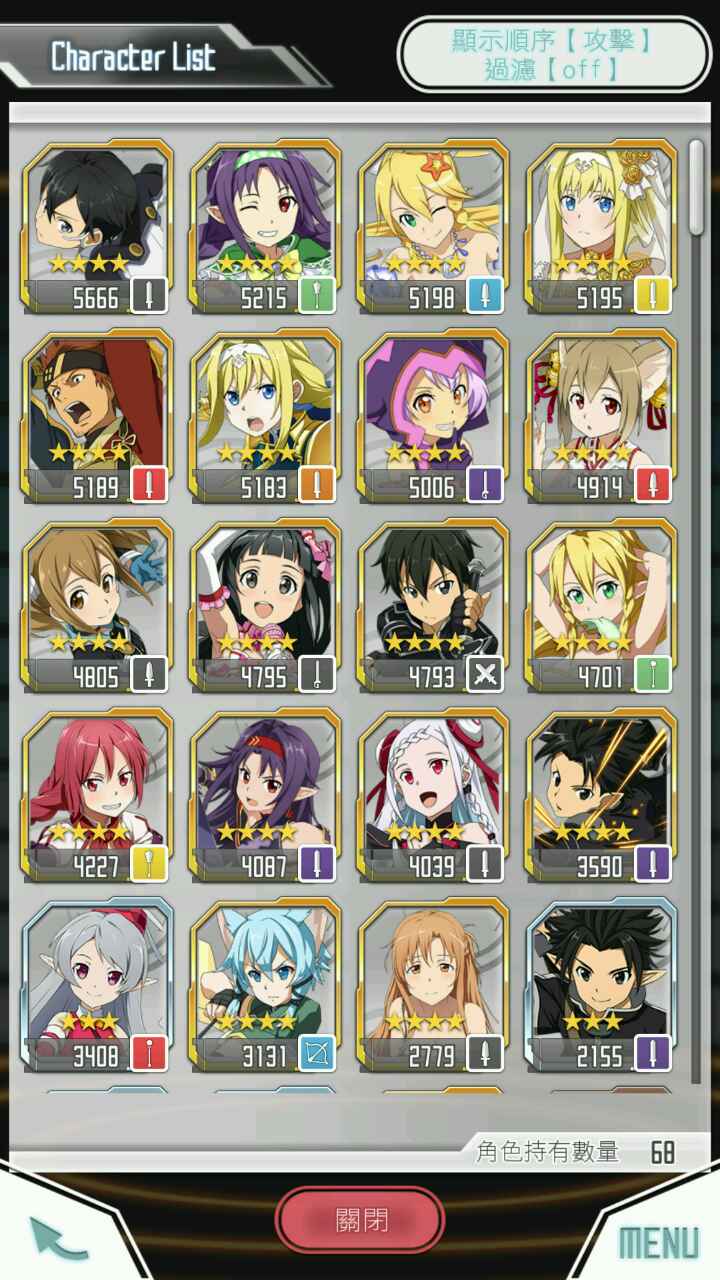This screenshot has height=1280, width=720.
Task: Open the MENU
Action: click(658, 1242)
